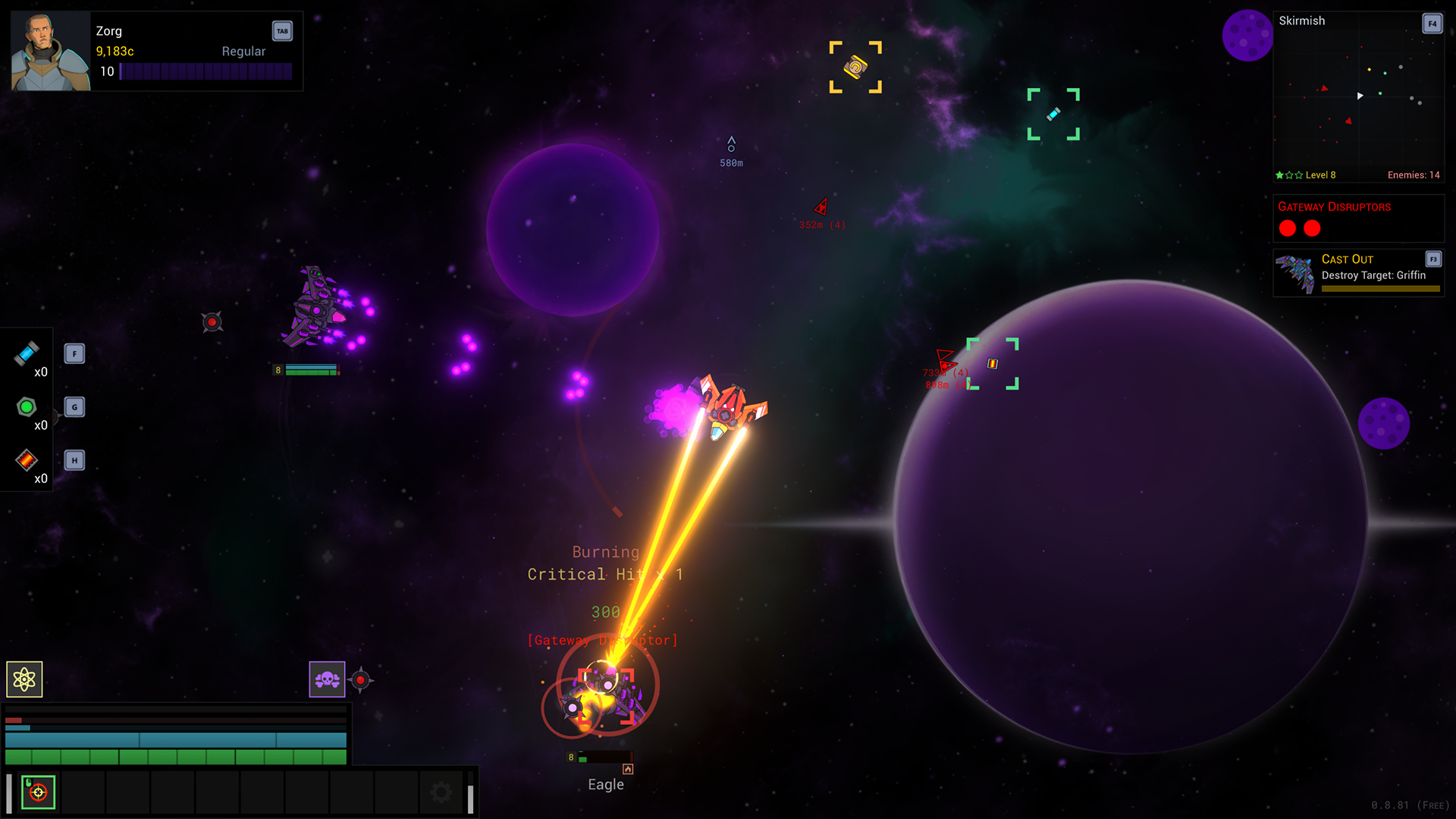
Task: Toggle the second star on Level 8 rating
Action: click(1289, 174)
